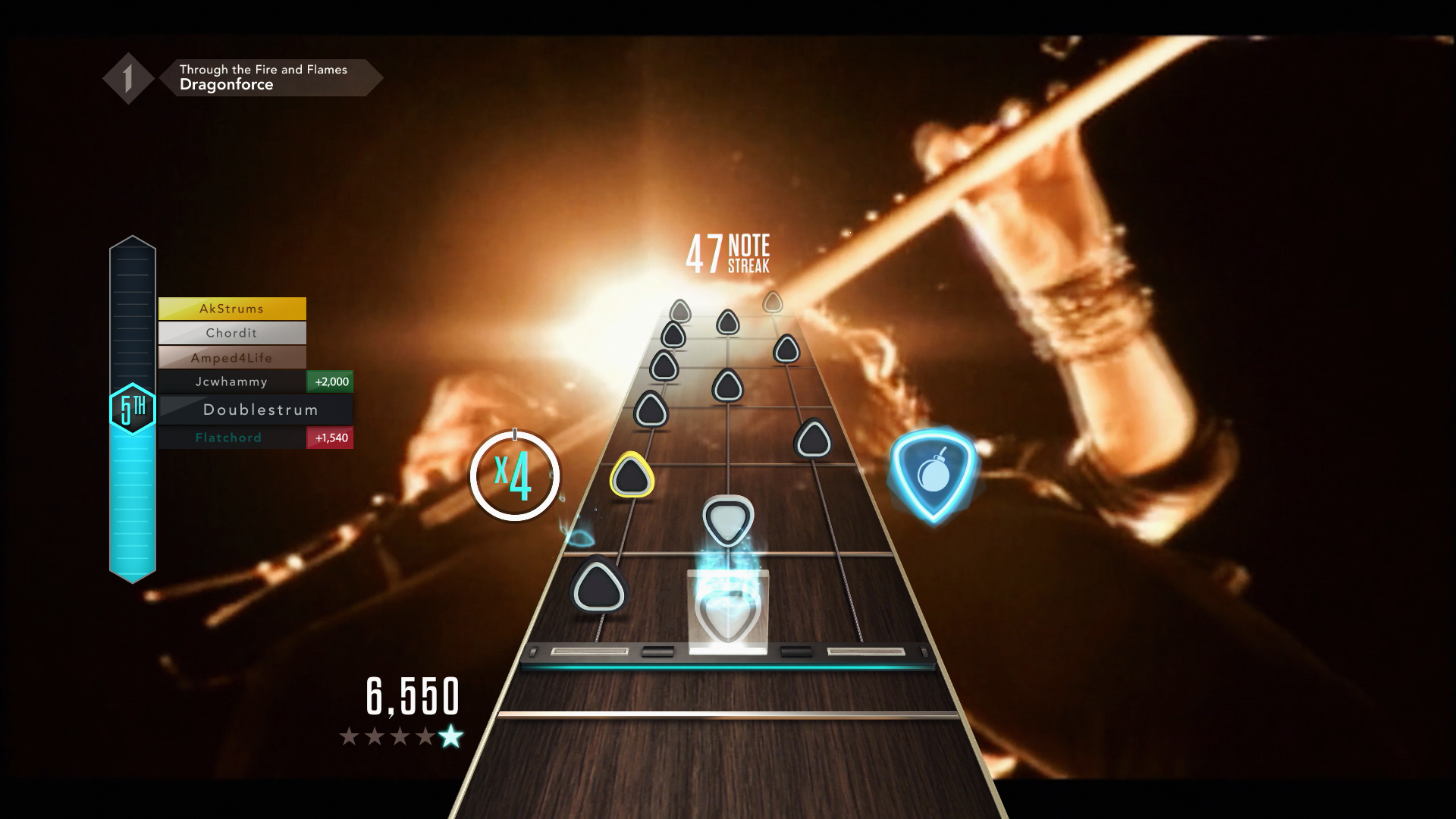Expand the AkStrums leaderboard entry

[x=232, y=309]
